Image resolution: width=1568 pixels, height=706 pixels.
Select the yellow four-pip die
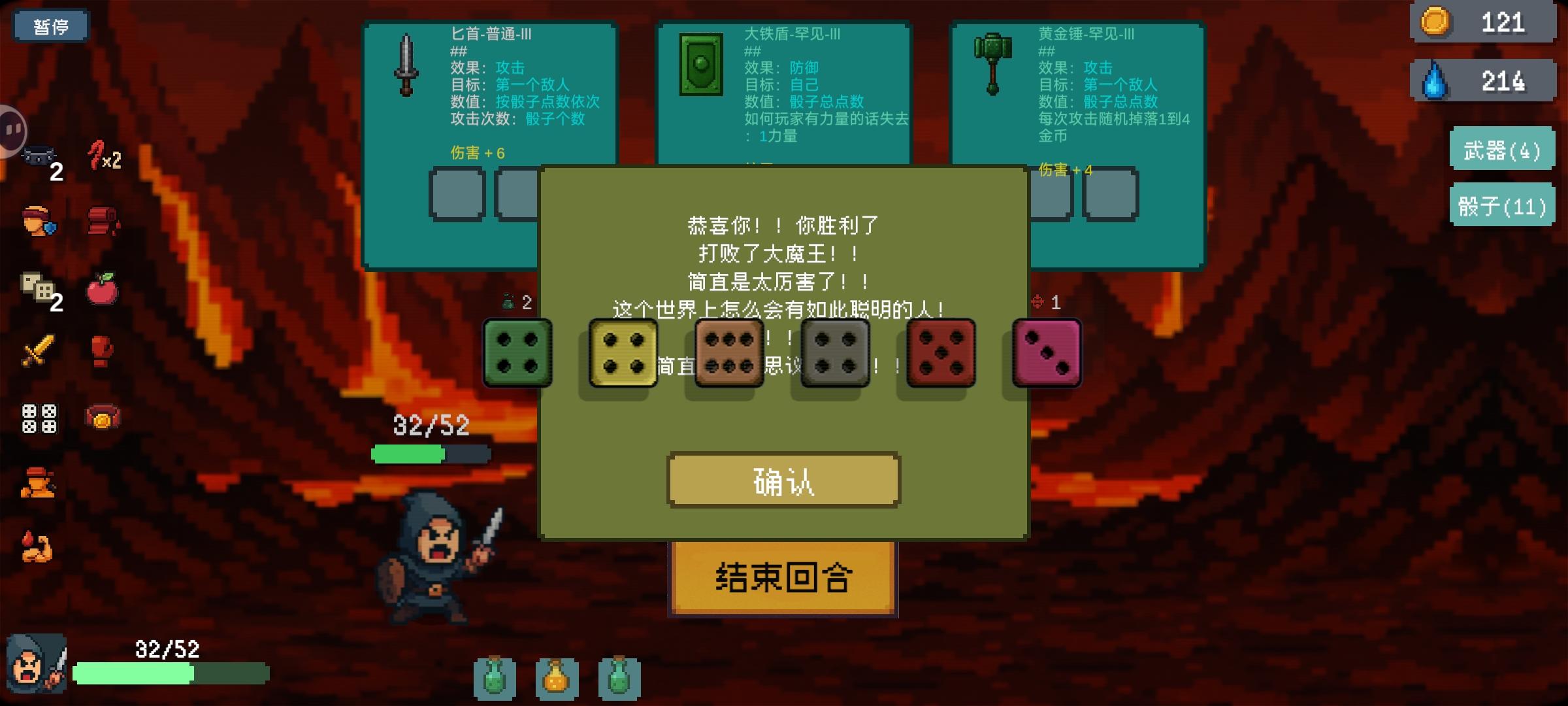pyautogui.click(x=623, y=353)
